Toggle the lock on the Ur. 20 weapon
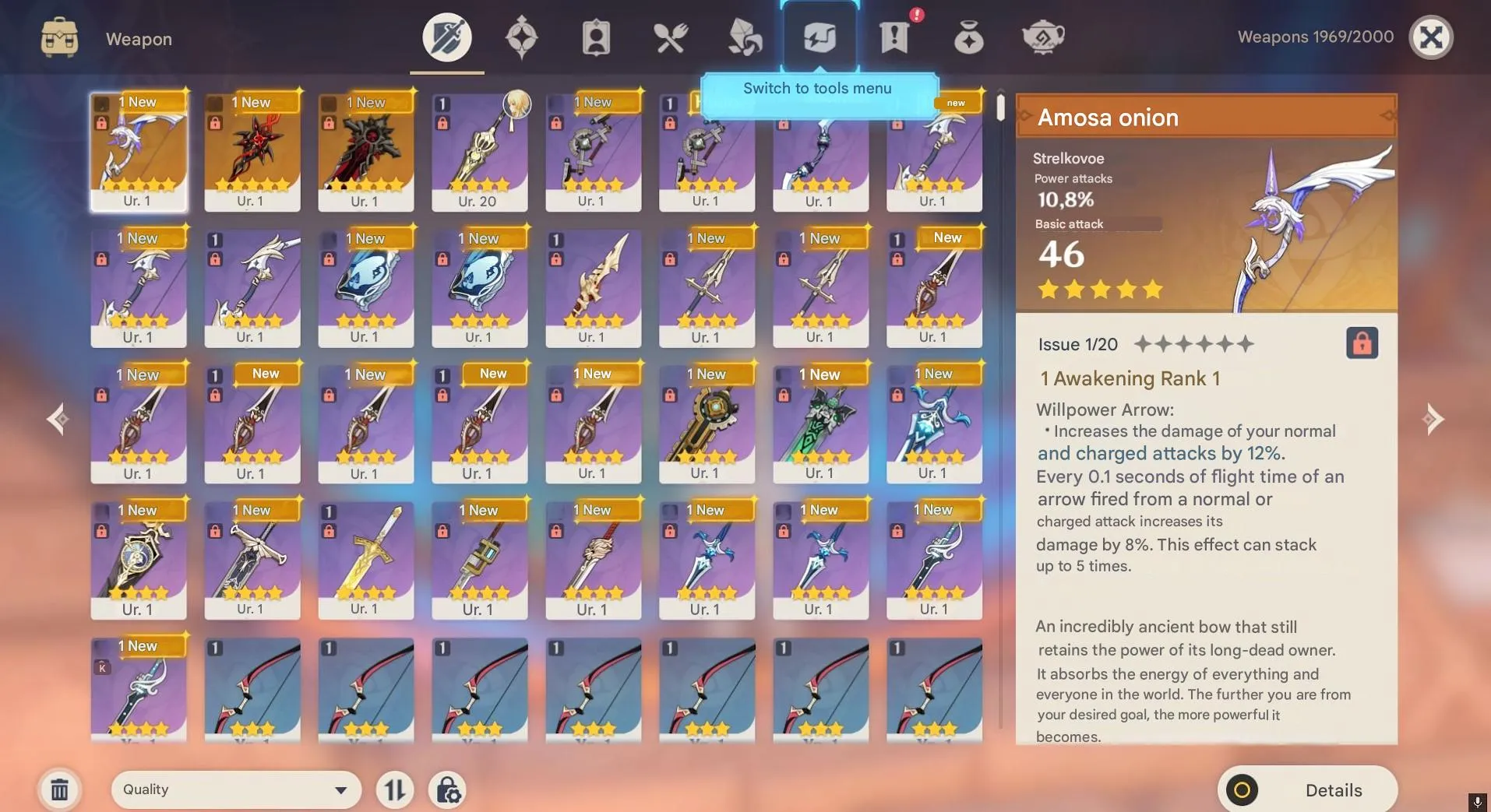The width and height of the screenshot is (1491, 812). (x=442, y=122)
